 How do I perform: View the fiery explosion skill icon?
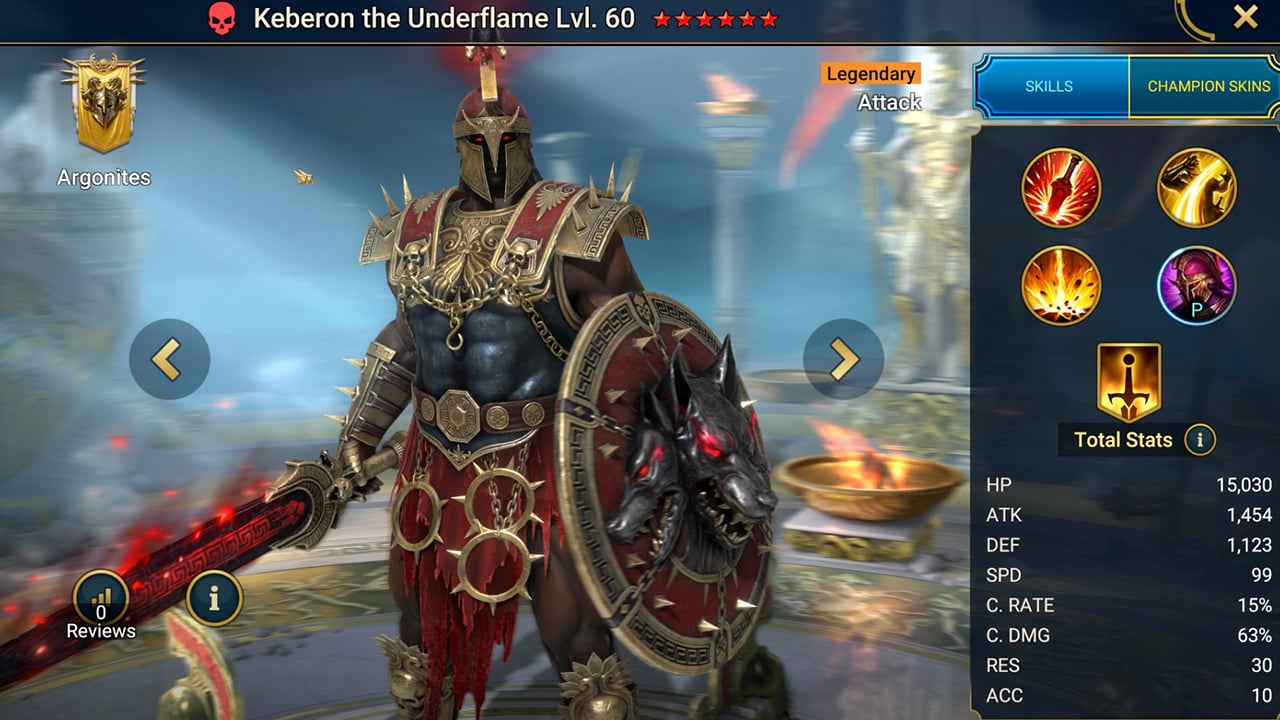point(1061,285)
